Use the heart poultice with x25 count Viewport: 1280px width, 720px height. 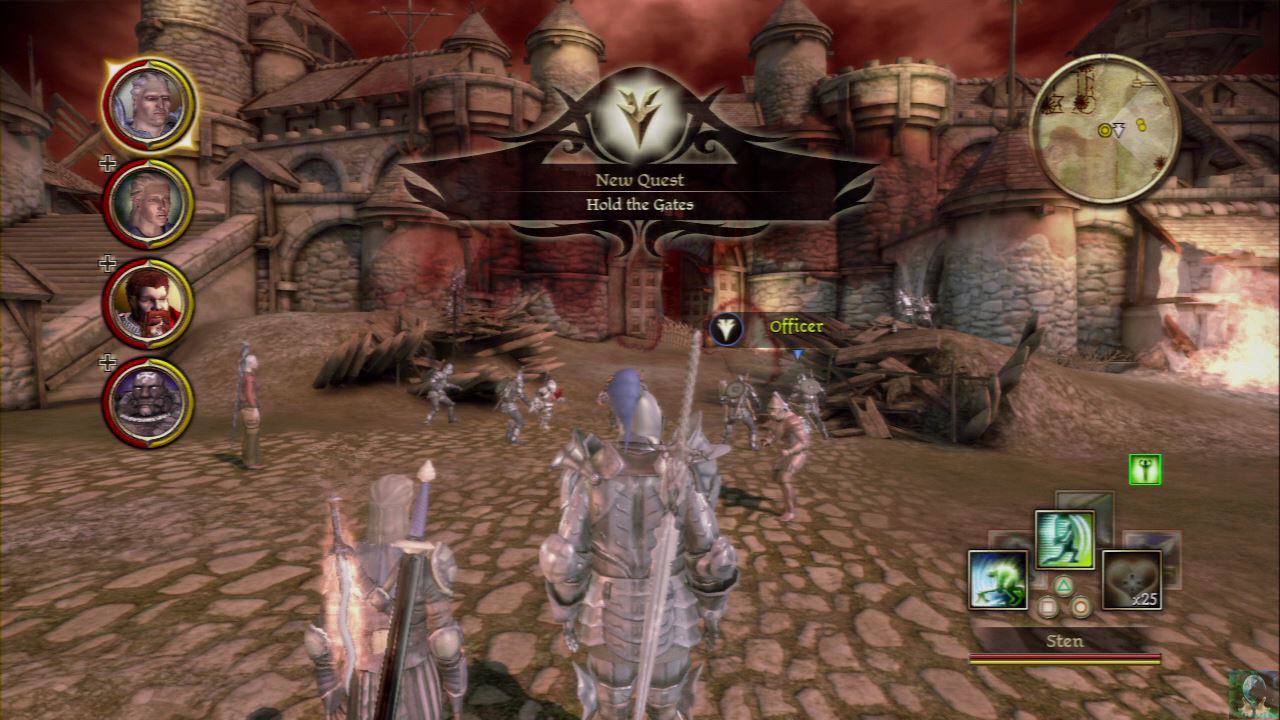(x=1131, y=579)
